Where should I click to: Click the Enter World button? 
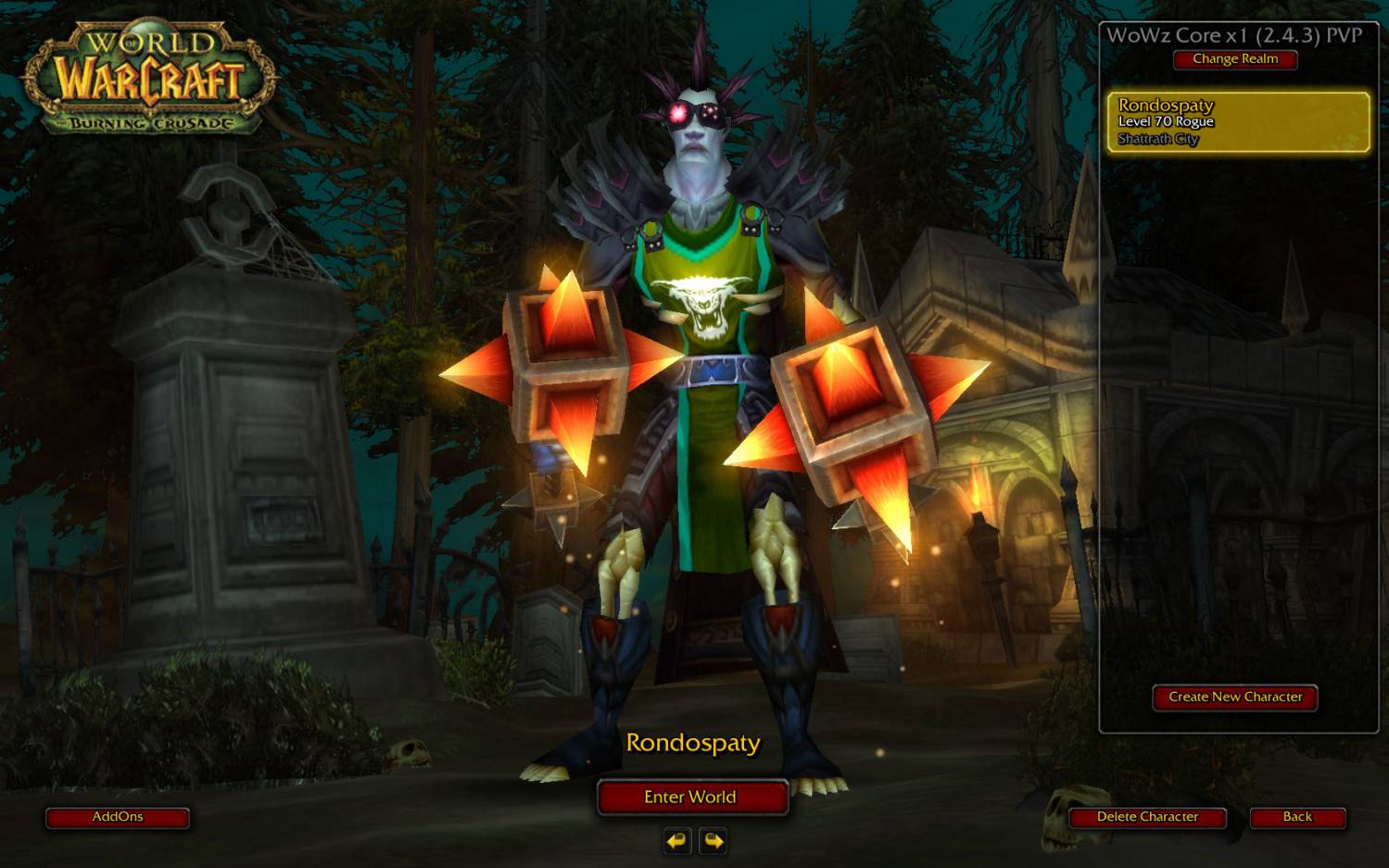pyautogui.click(x=692, y=797)
